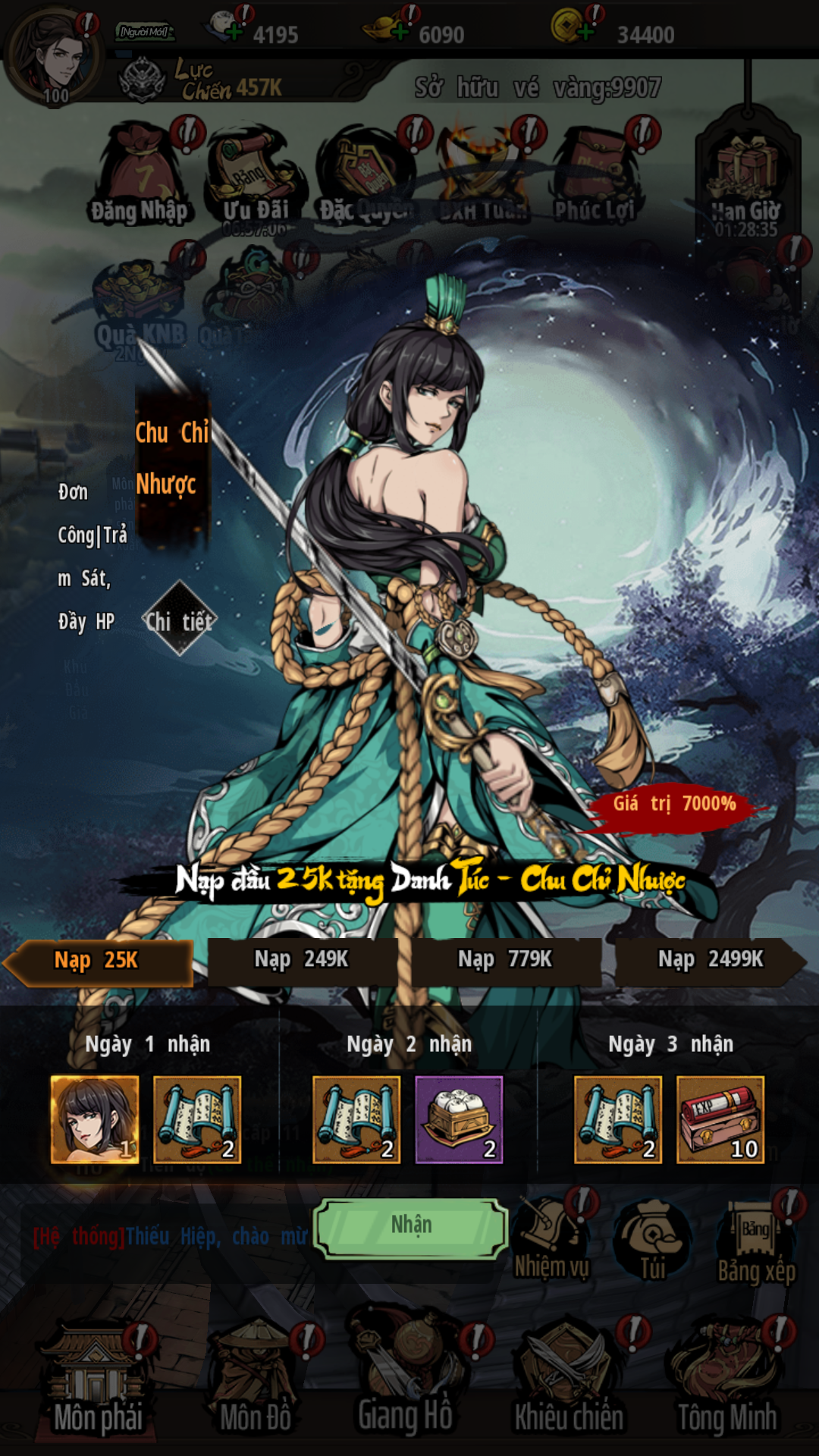The height and width of the screenshot is (1456, 819).
Task: Inspect the Day 1 hero portrait reward
Action: coord(95,1119)
